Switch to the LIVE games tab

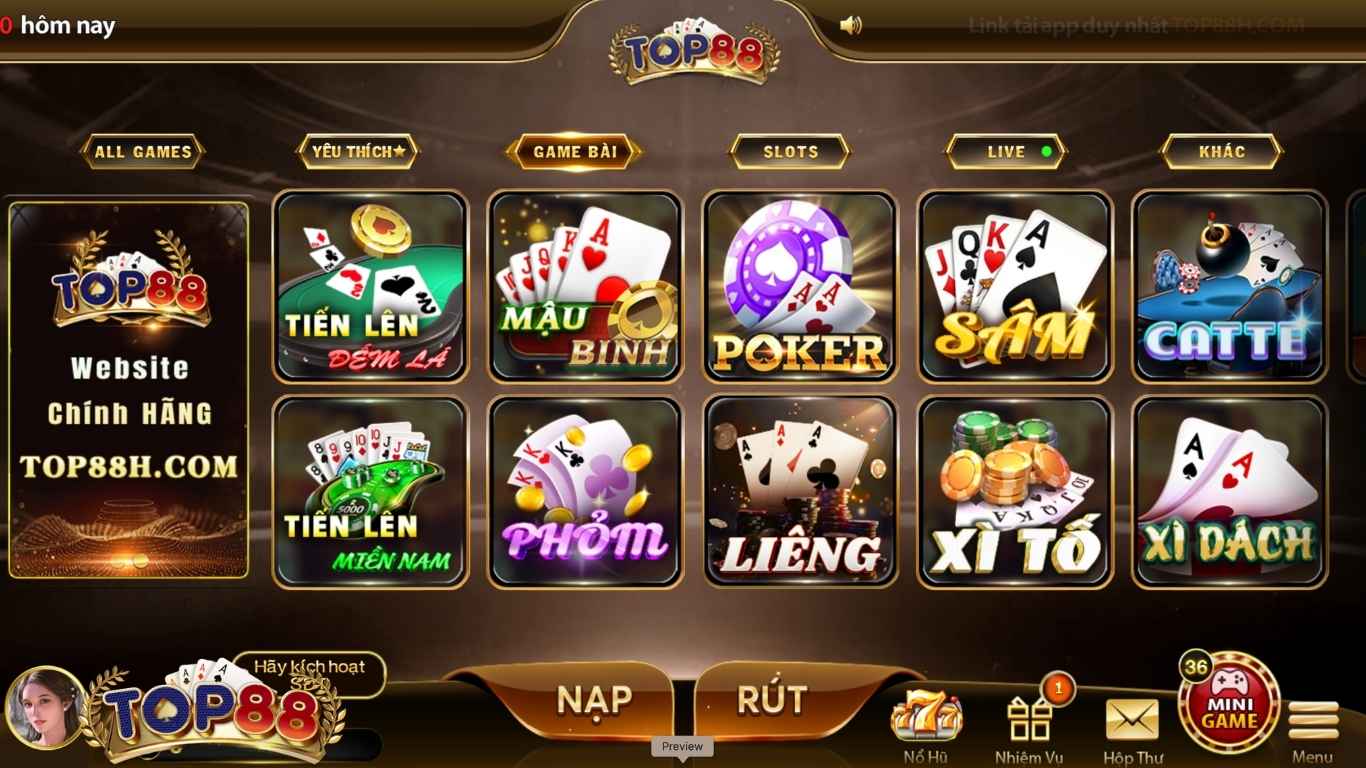tap(1005, 152)
